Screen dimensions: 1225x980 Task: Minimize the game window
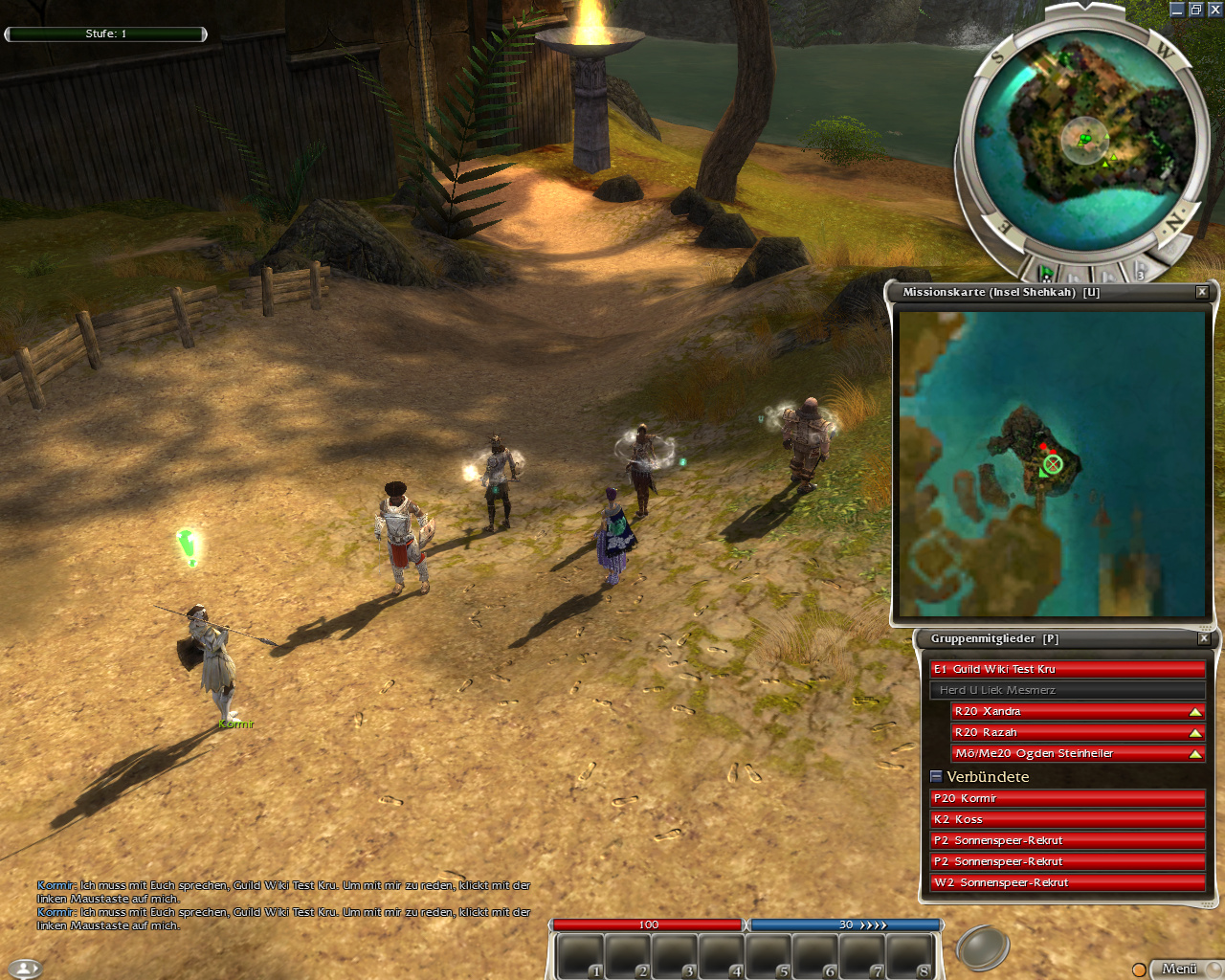(x=1177, y=10)
